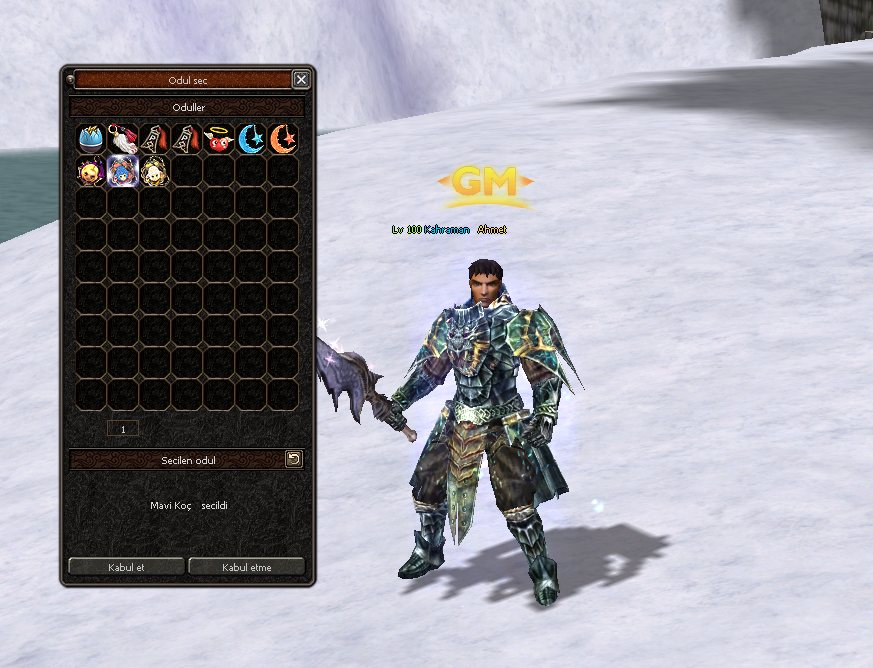
Task: Select the blue egg reward
Action: pyautogui.click(x=91, y=138)
